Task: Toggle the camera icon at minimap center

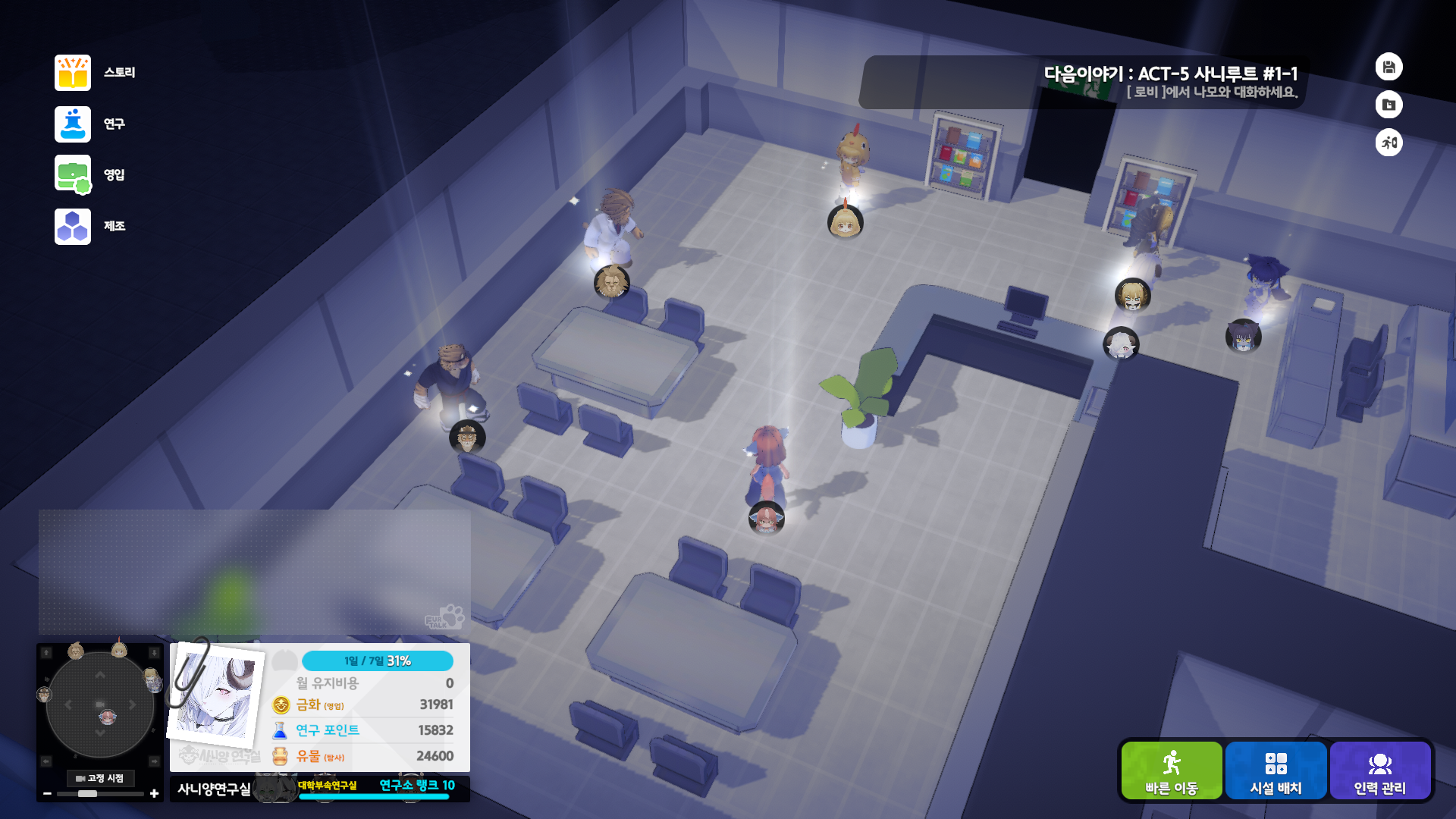Action: click(x=100, y=704)
